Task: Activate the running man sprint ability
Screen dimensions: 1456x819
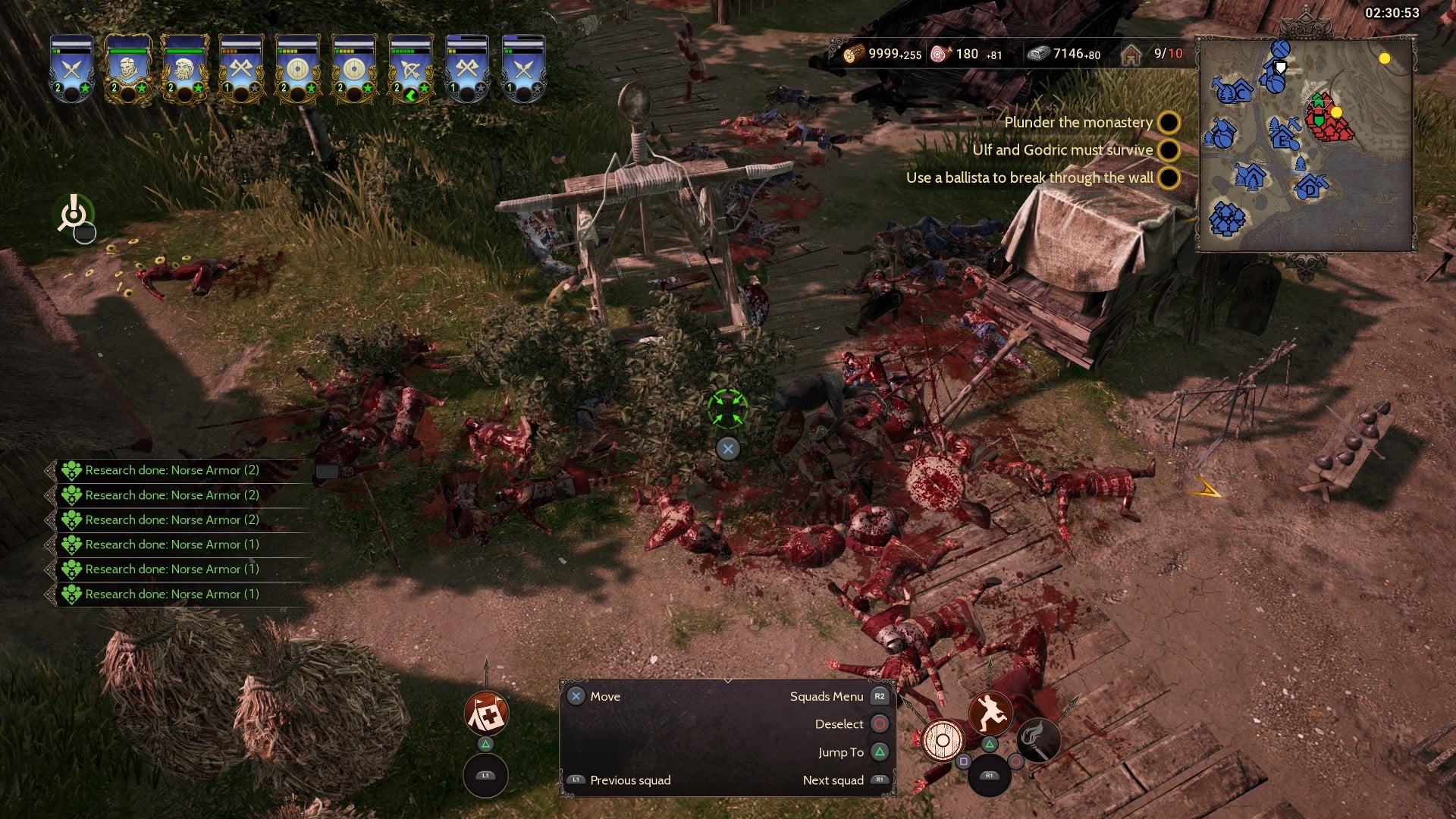Action: [990, 713]
